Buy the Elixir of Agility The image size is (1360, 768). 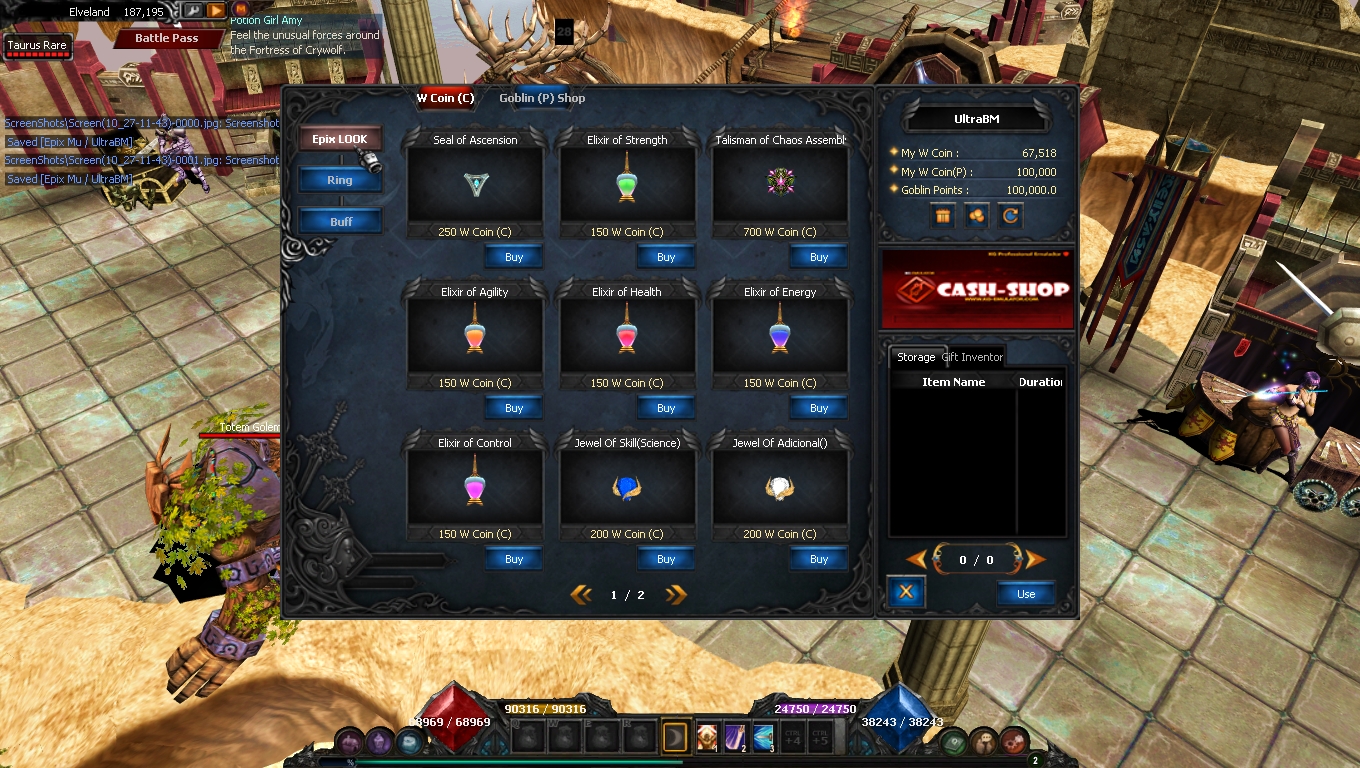514,408
